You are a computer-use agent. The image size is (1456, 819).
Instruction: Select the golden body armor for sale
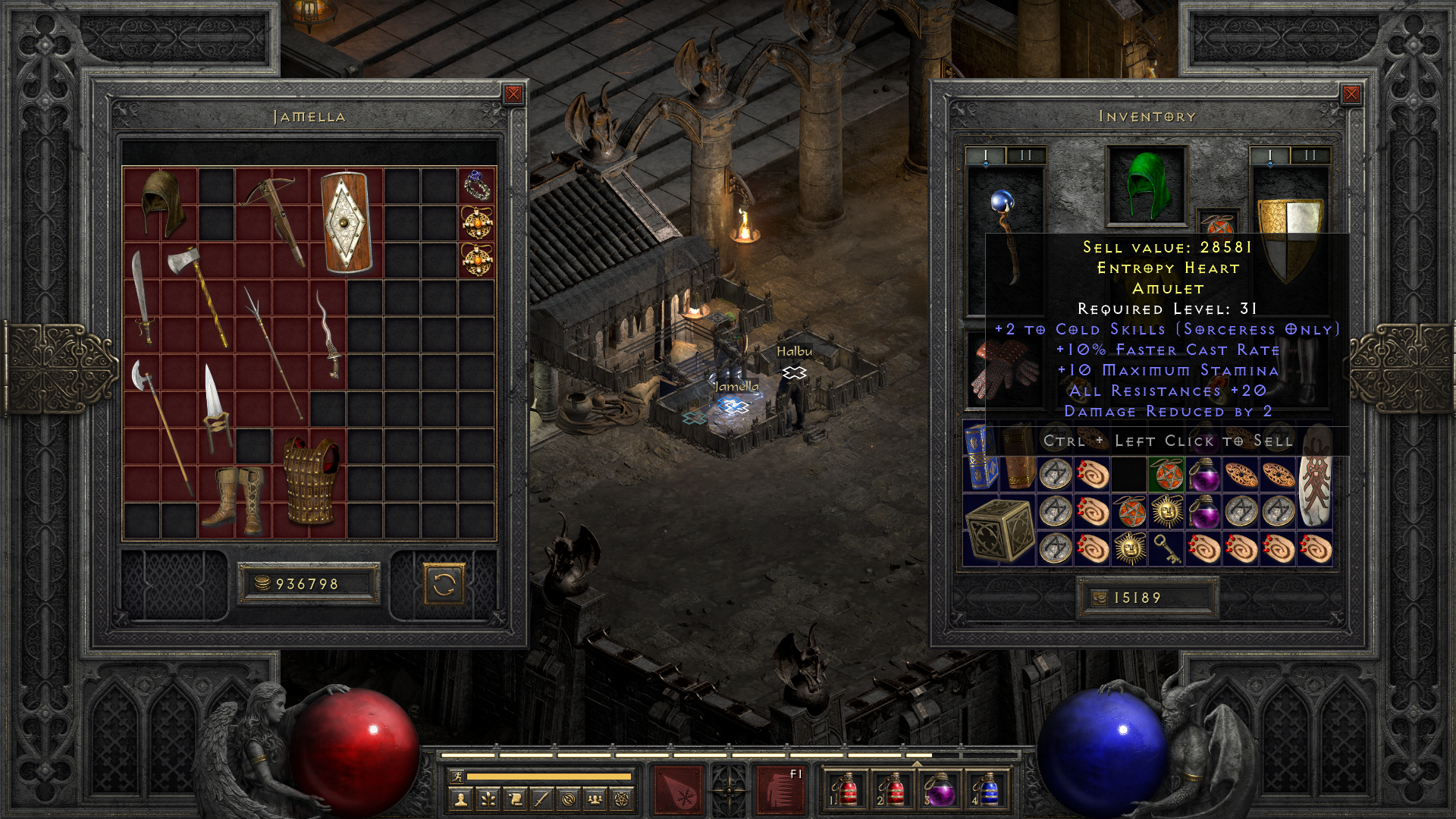coord(310,481)
